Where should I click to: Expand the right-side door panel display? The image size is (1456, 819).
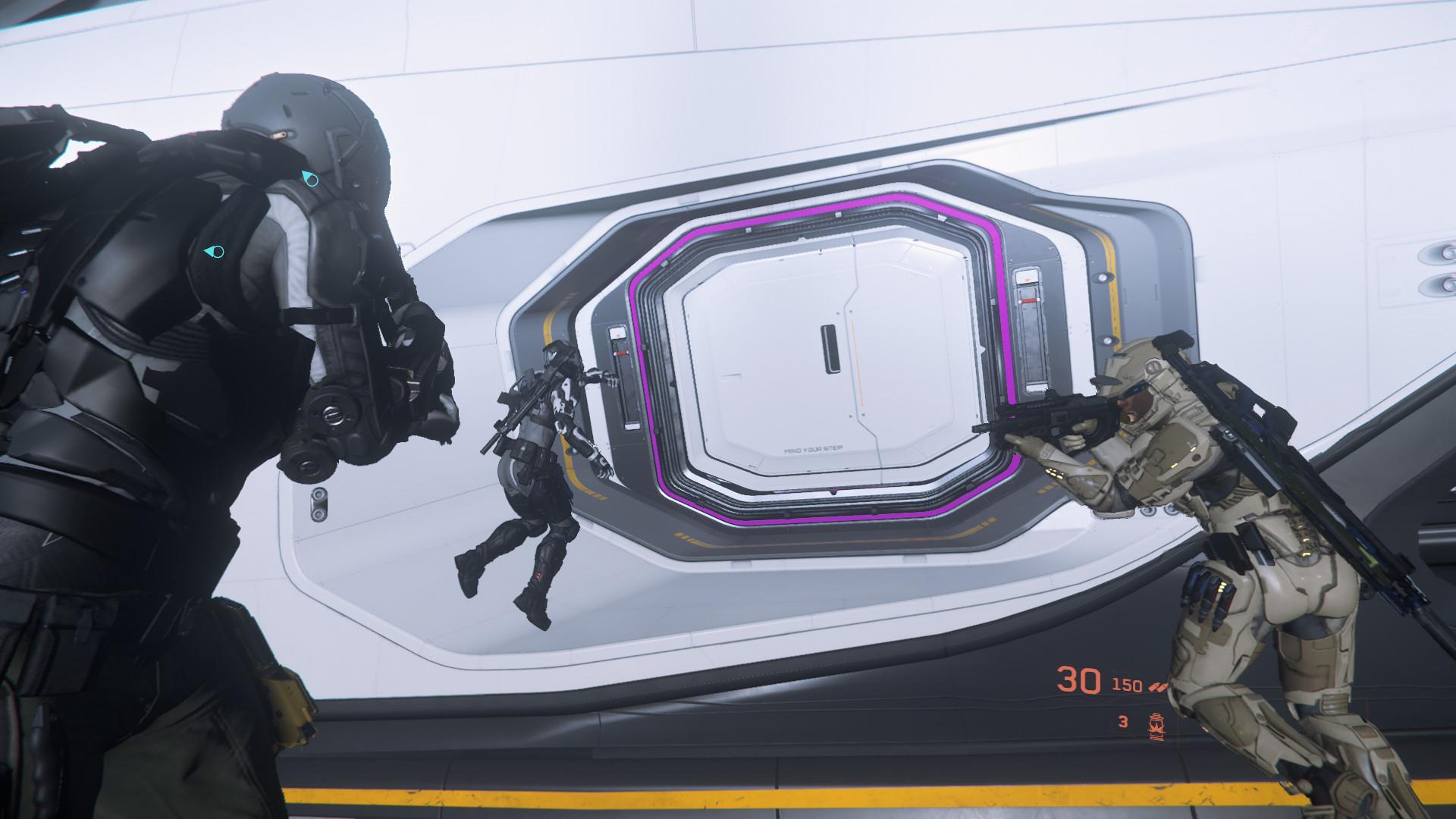pos(1027,276)
